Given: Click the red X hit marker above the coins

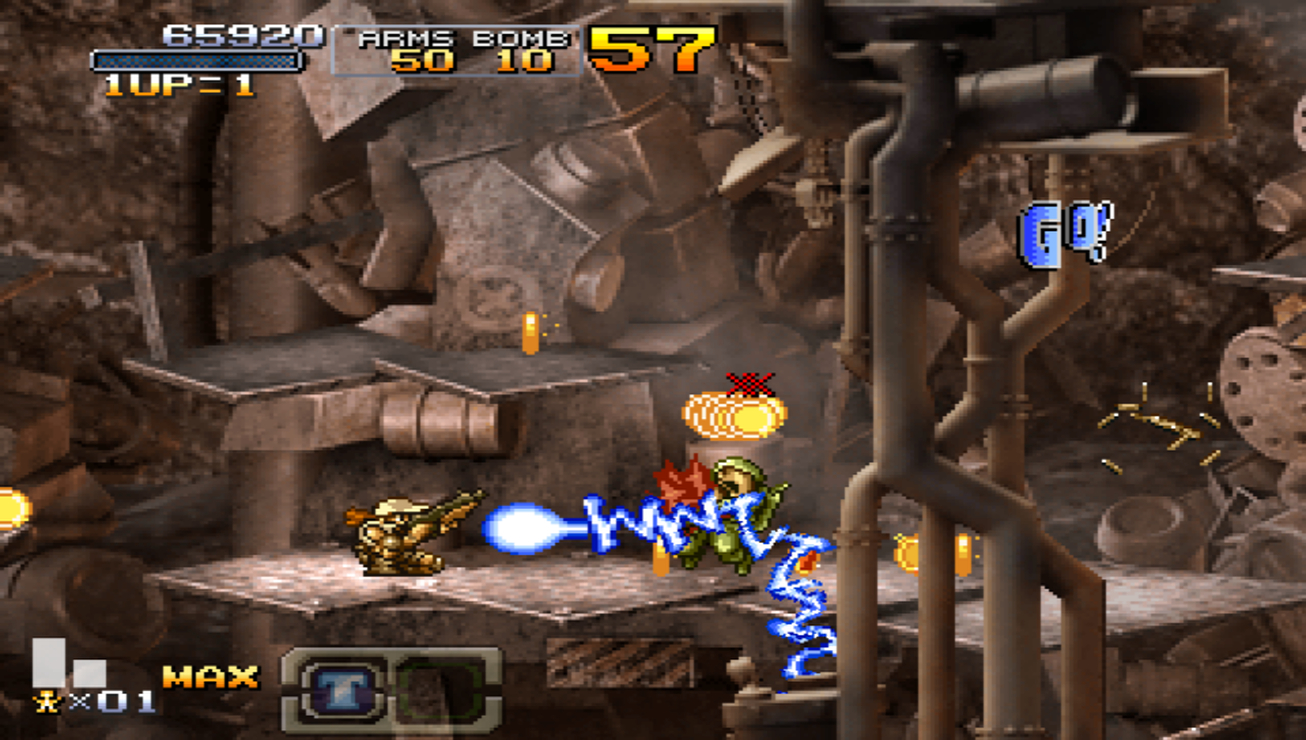Looking at the screenshot, I should [752, 382].
